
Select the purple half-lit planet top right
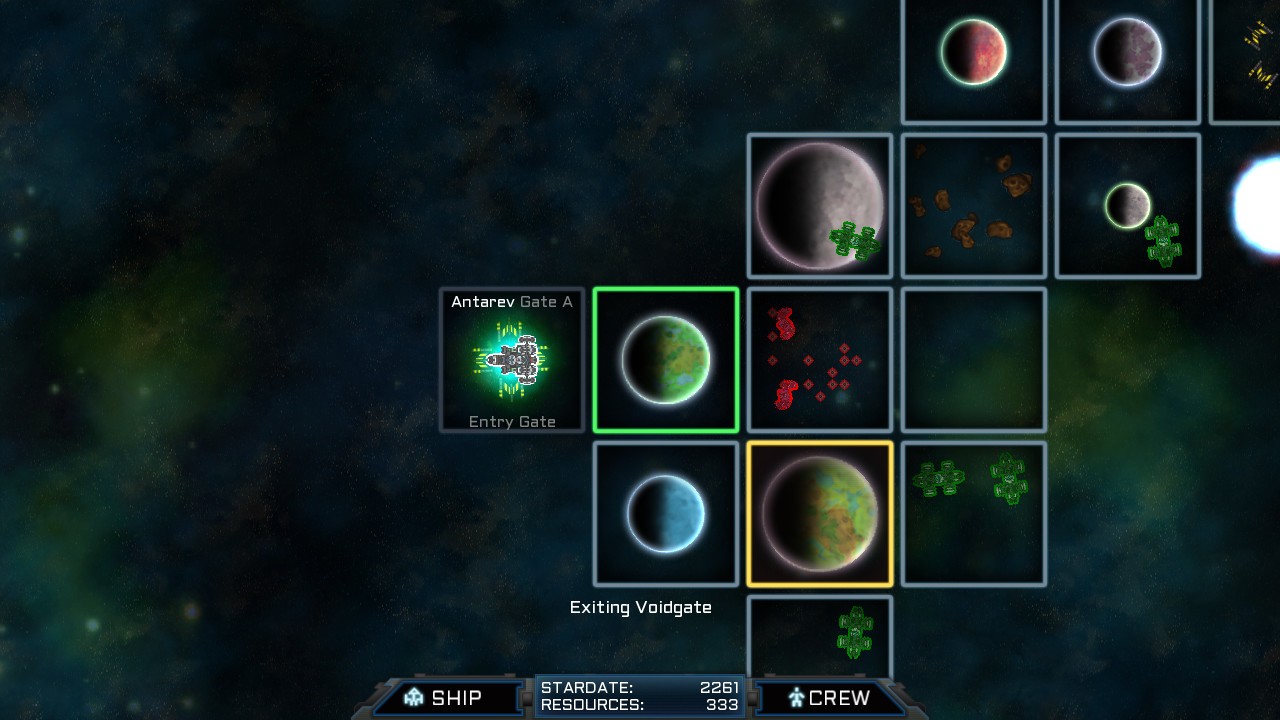coord(1127,55)
